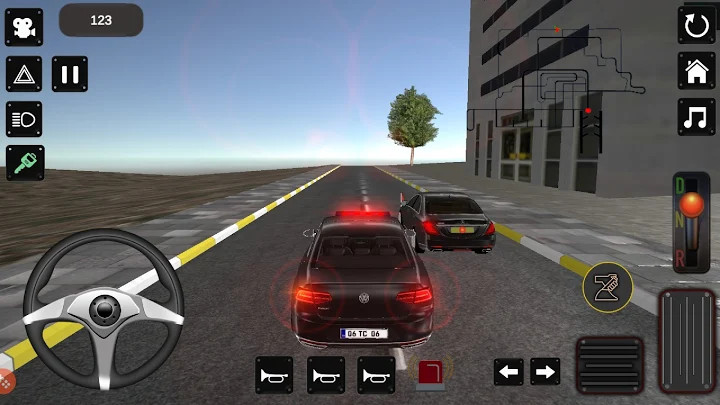
Task: Toggle the music note button
Action: [696, 117]
